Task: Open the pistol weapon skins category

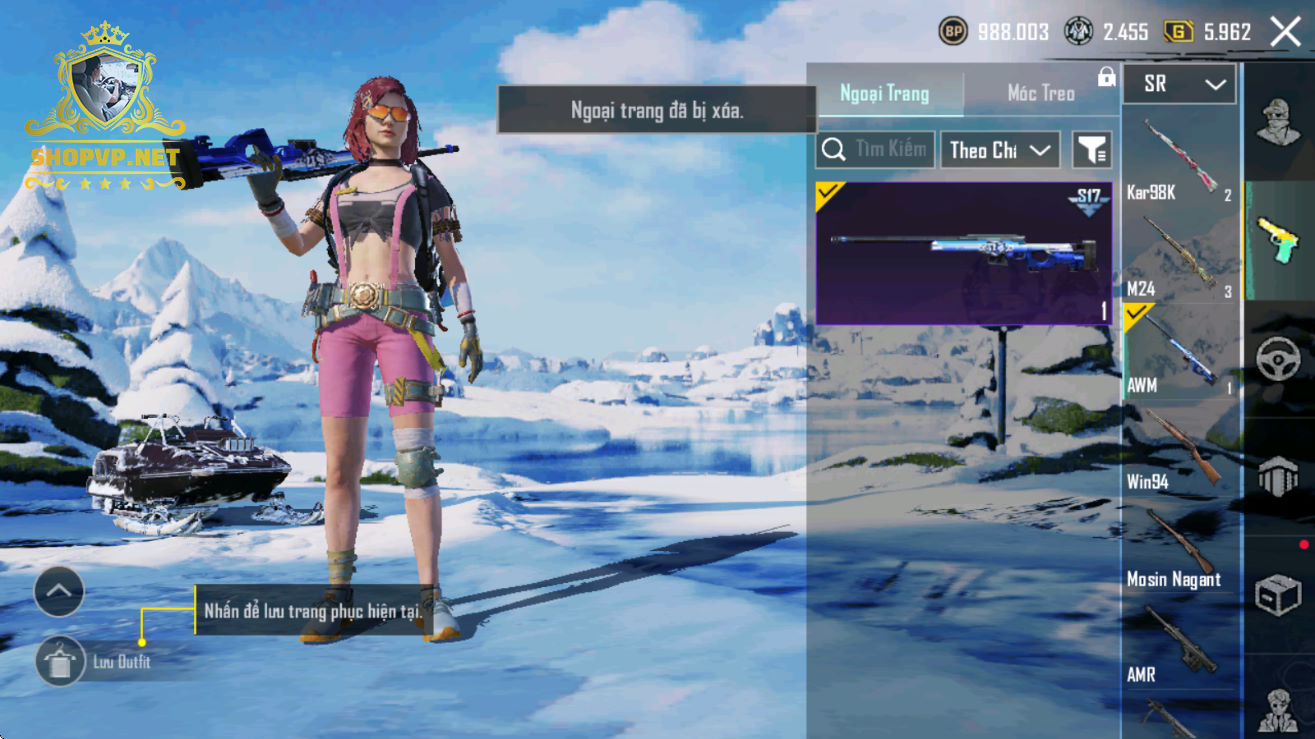Action: pyautogui.click(x=1279, y=241)
